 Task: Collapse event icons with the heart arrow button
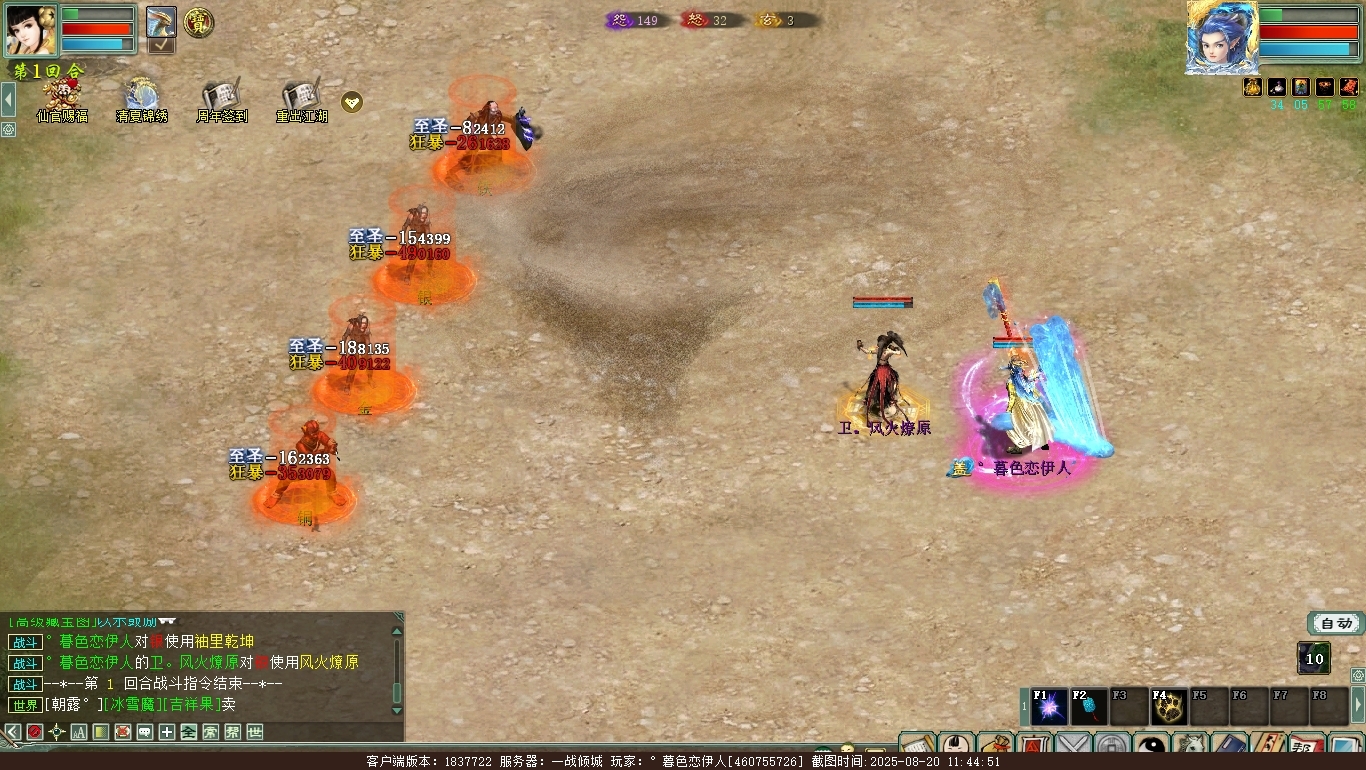[x=352, y=101]
